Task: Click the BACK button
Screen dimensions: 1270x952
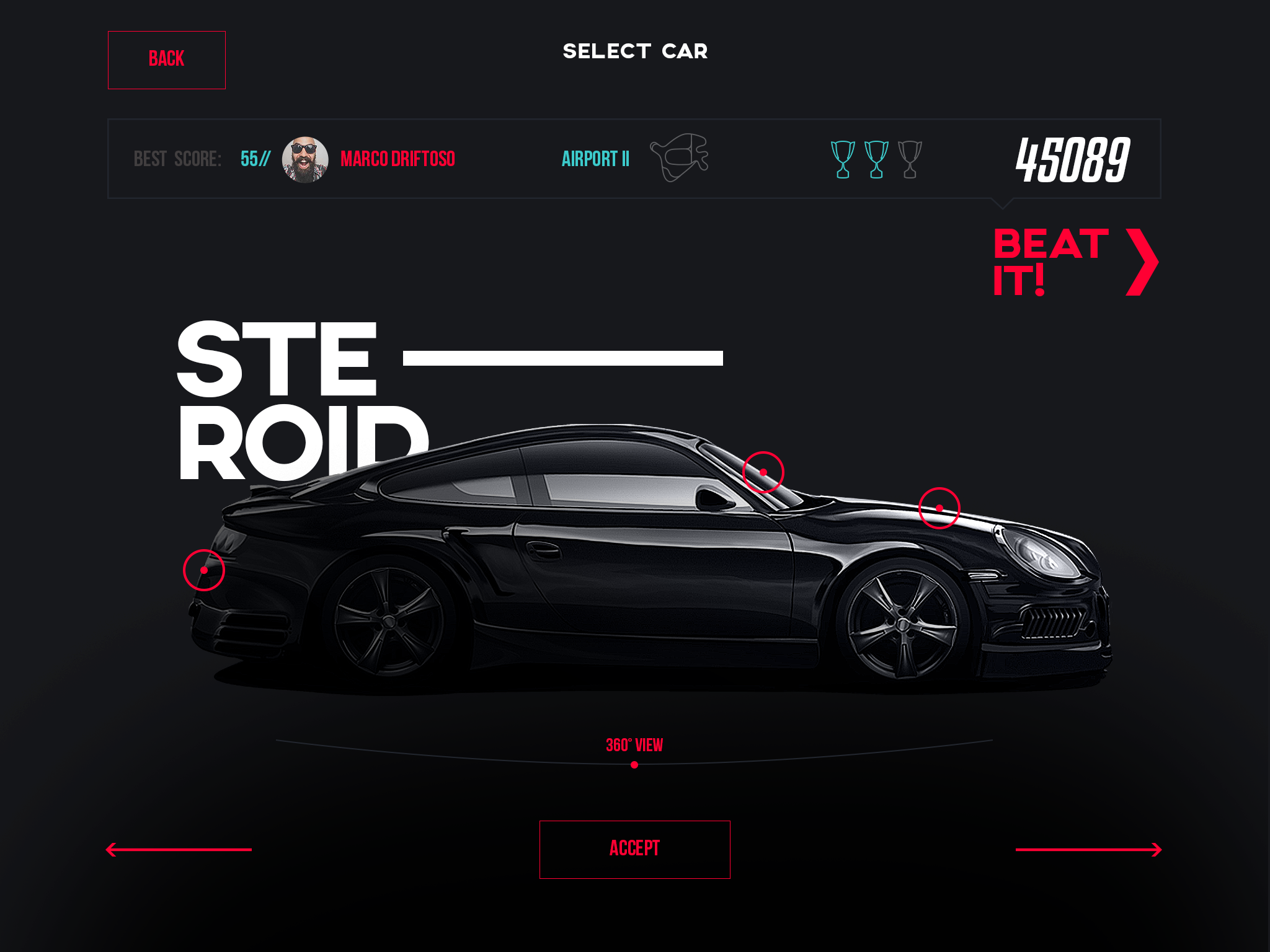Action: pyautogui.click(x=166, y=59)
